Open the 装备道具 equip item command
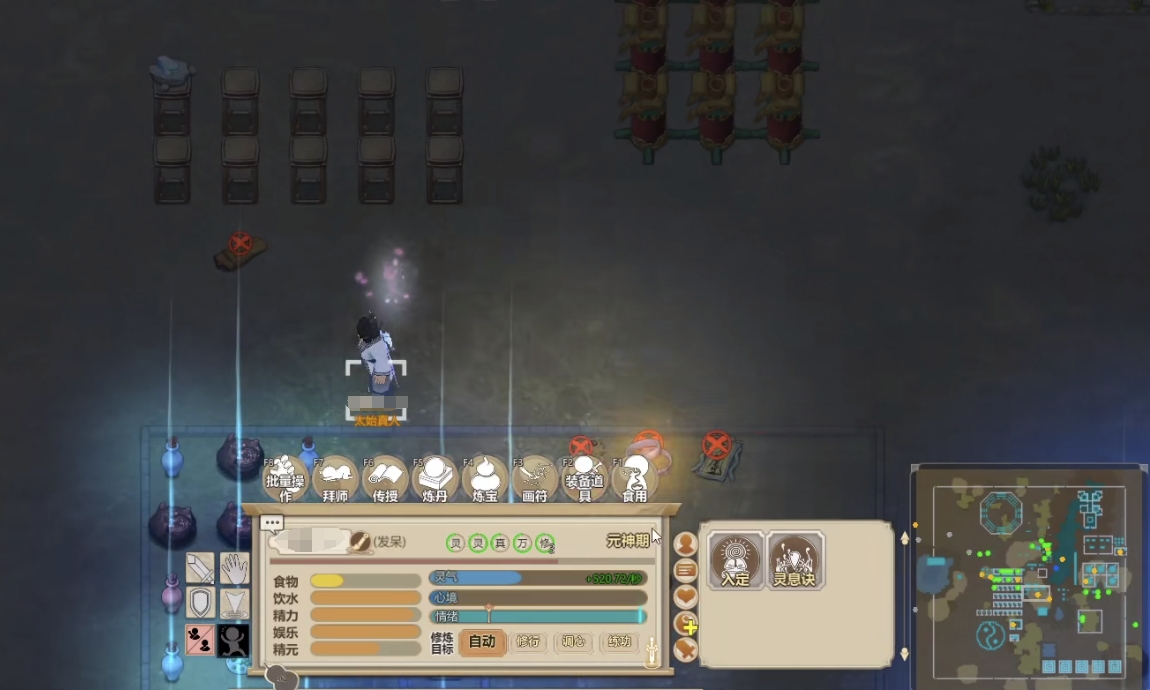 click(x=584, y=479)
